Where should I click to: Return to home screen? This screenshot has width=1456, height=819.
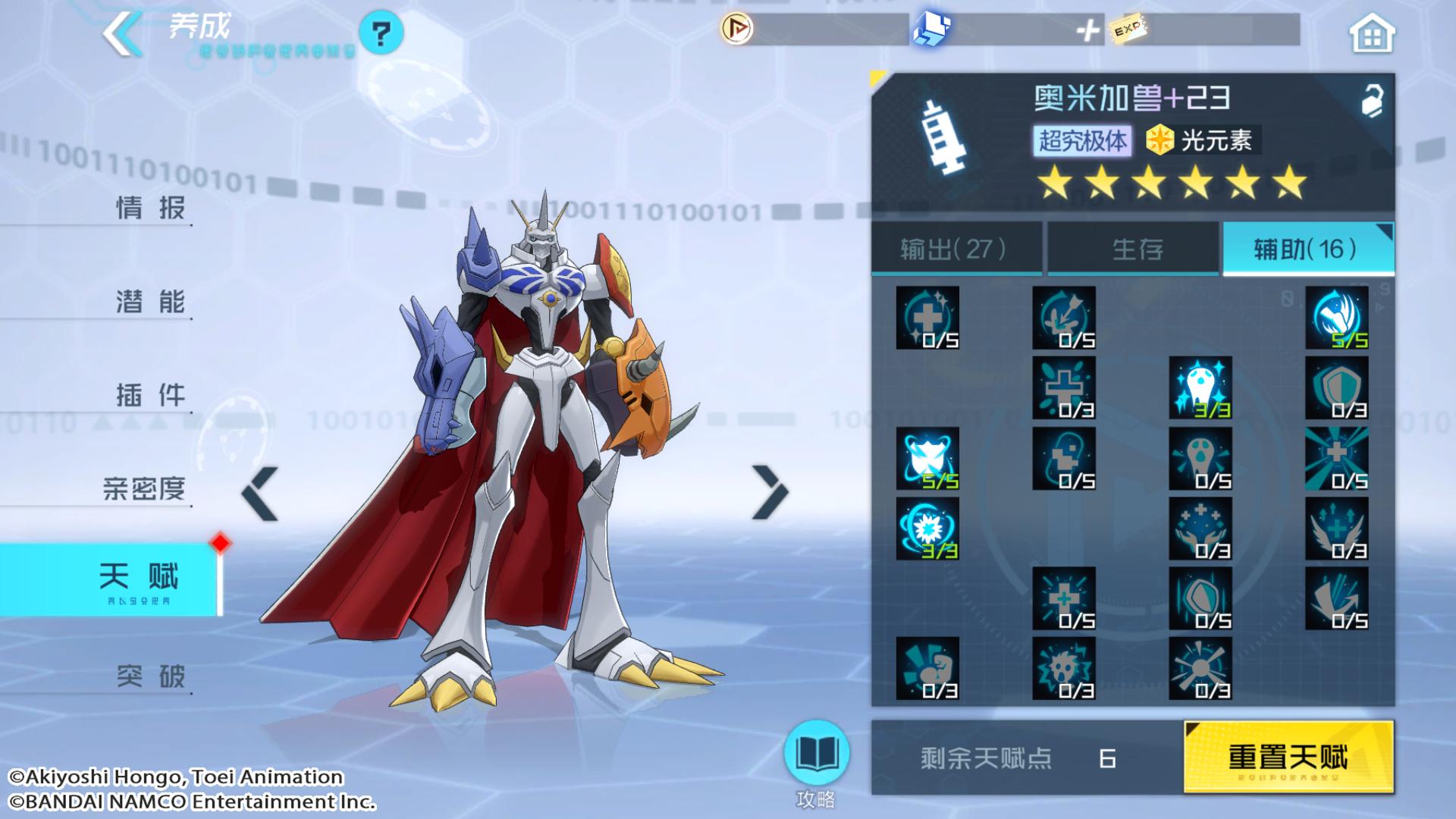click(x=1371, y=35)
